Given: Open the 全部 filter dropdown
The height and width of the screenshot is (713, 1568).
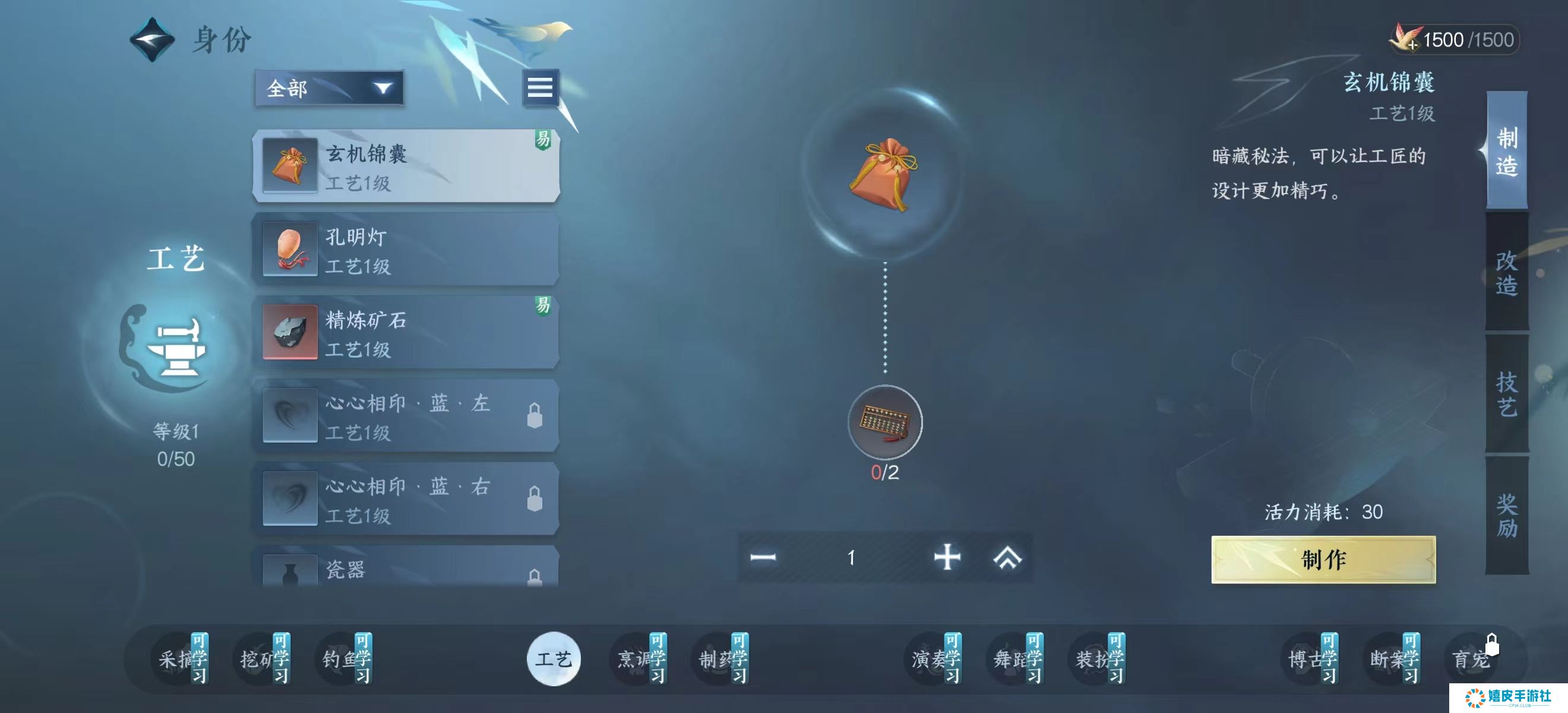Looking at the screenshot, I should coord(329,89).
